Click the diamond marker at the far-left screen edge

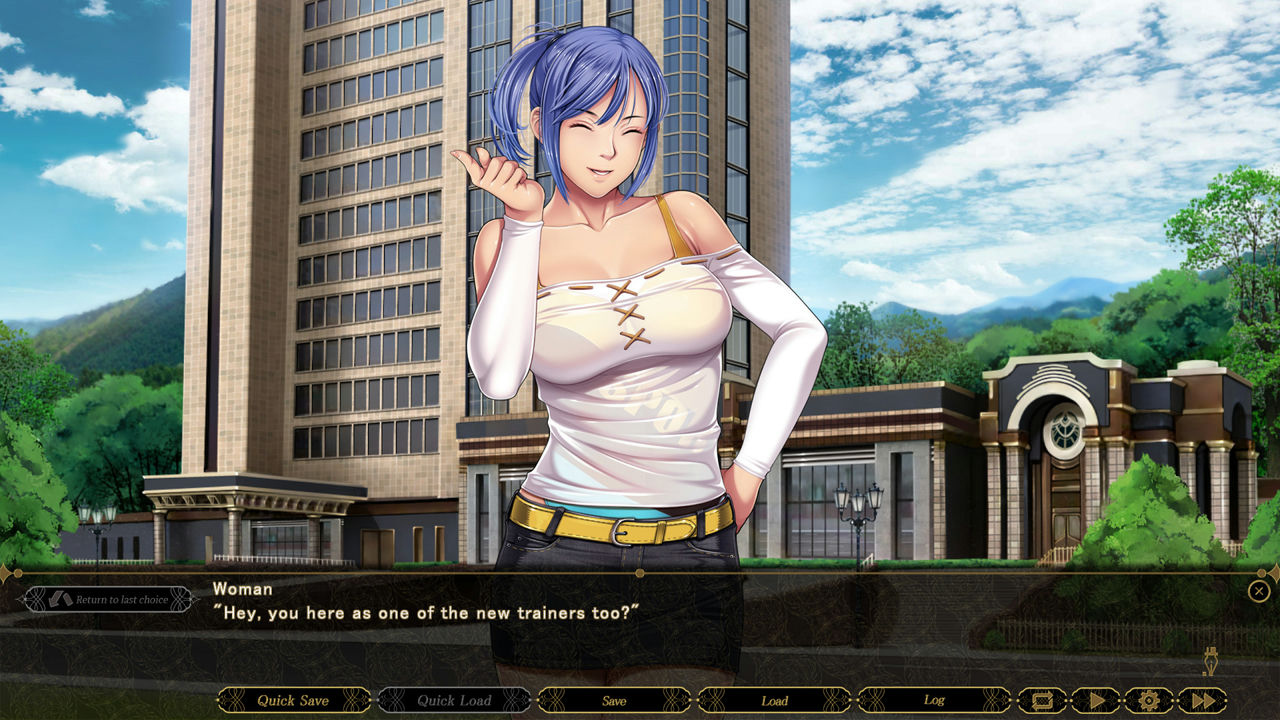4,573
